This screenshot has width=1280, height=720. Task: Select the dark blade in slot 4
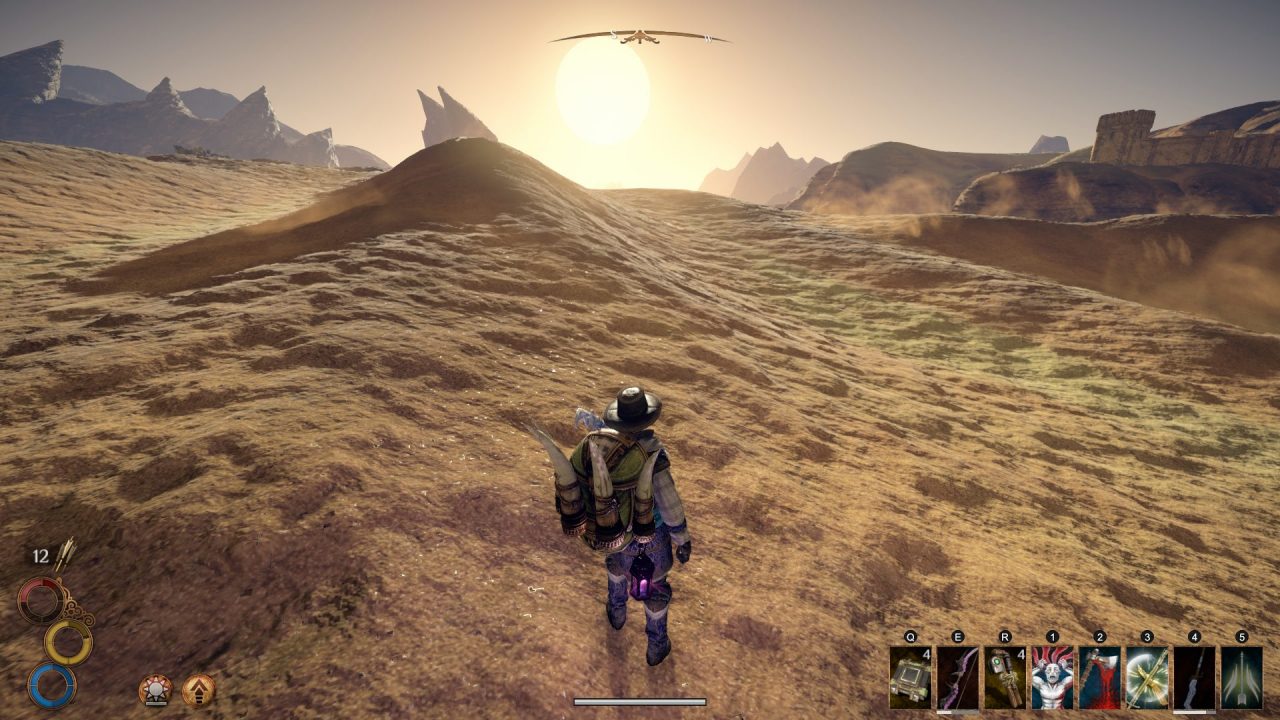(1194, 678)
